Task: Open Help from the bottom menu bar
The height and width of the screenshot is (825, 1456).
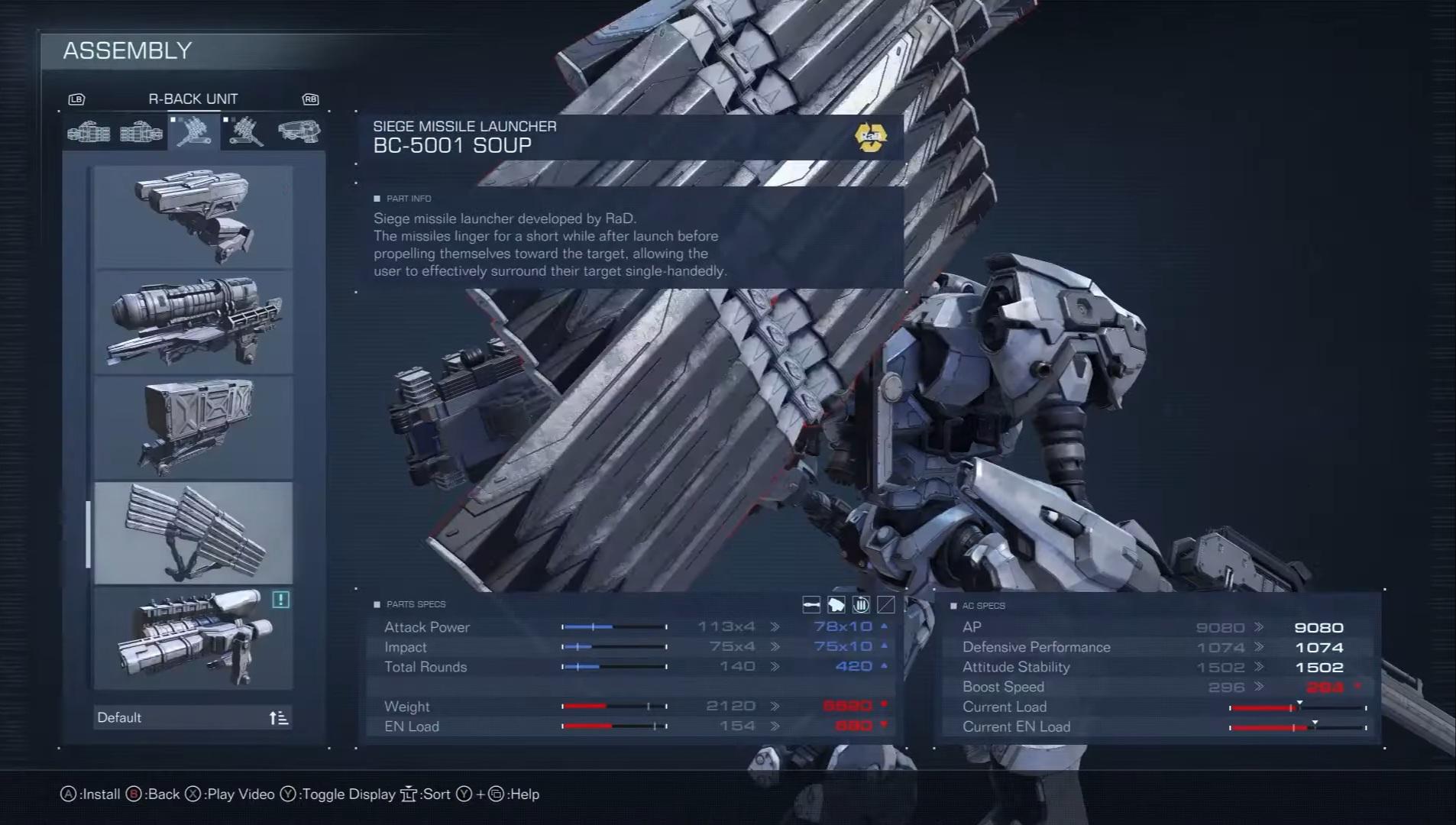Action: pyautogui.click(x=525, y=794)
